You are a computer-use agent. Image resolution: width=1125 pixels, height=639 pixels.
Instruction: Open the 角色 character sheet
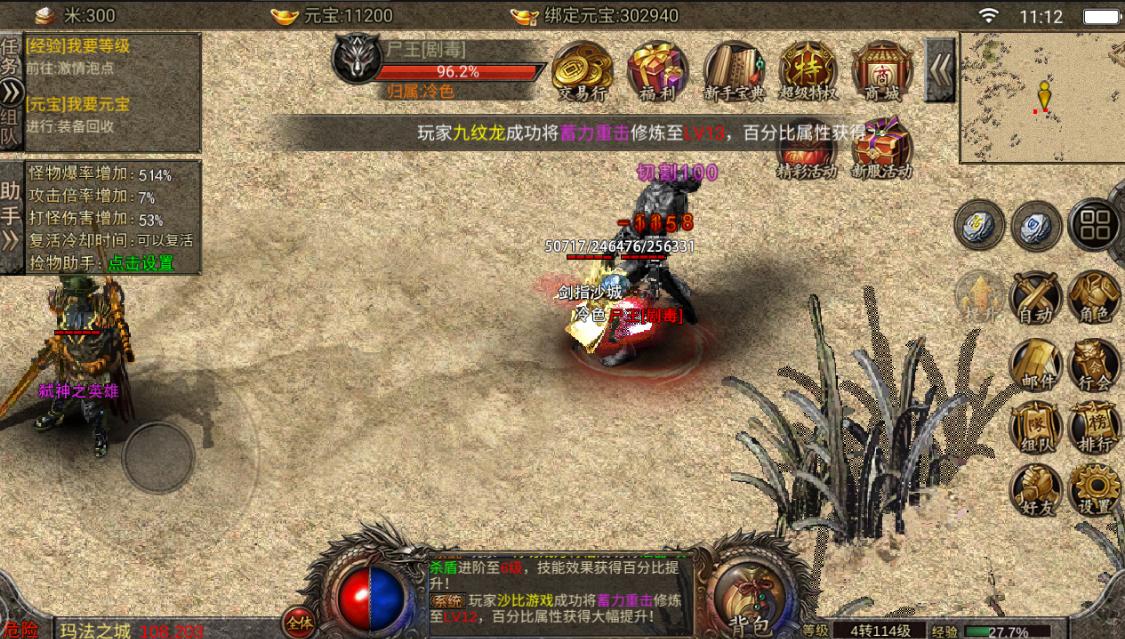click(x=1094, y=297)
